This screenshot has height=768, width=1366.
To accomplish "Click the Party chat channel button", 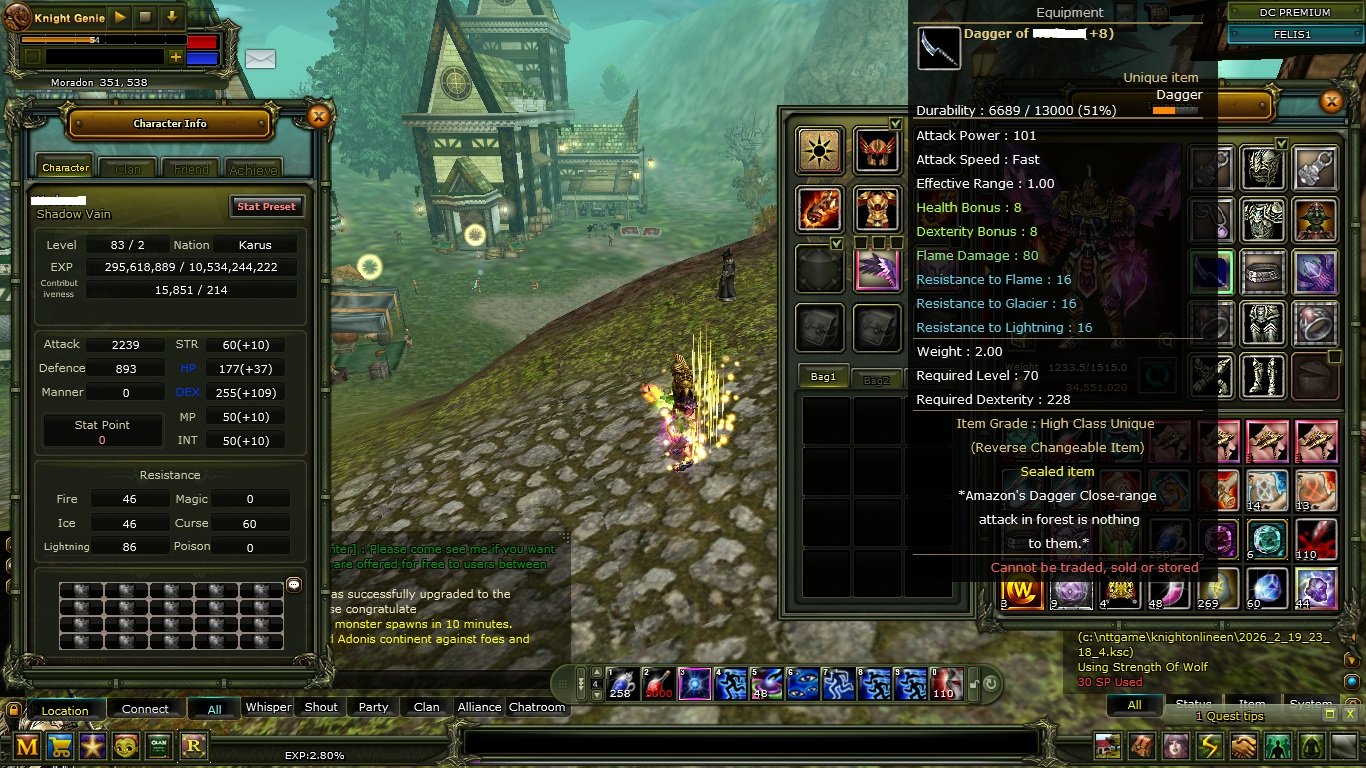I will pos(372,707).
